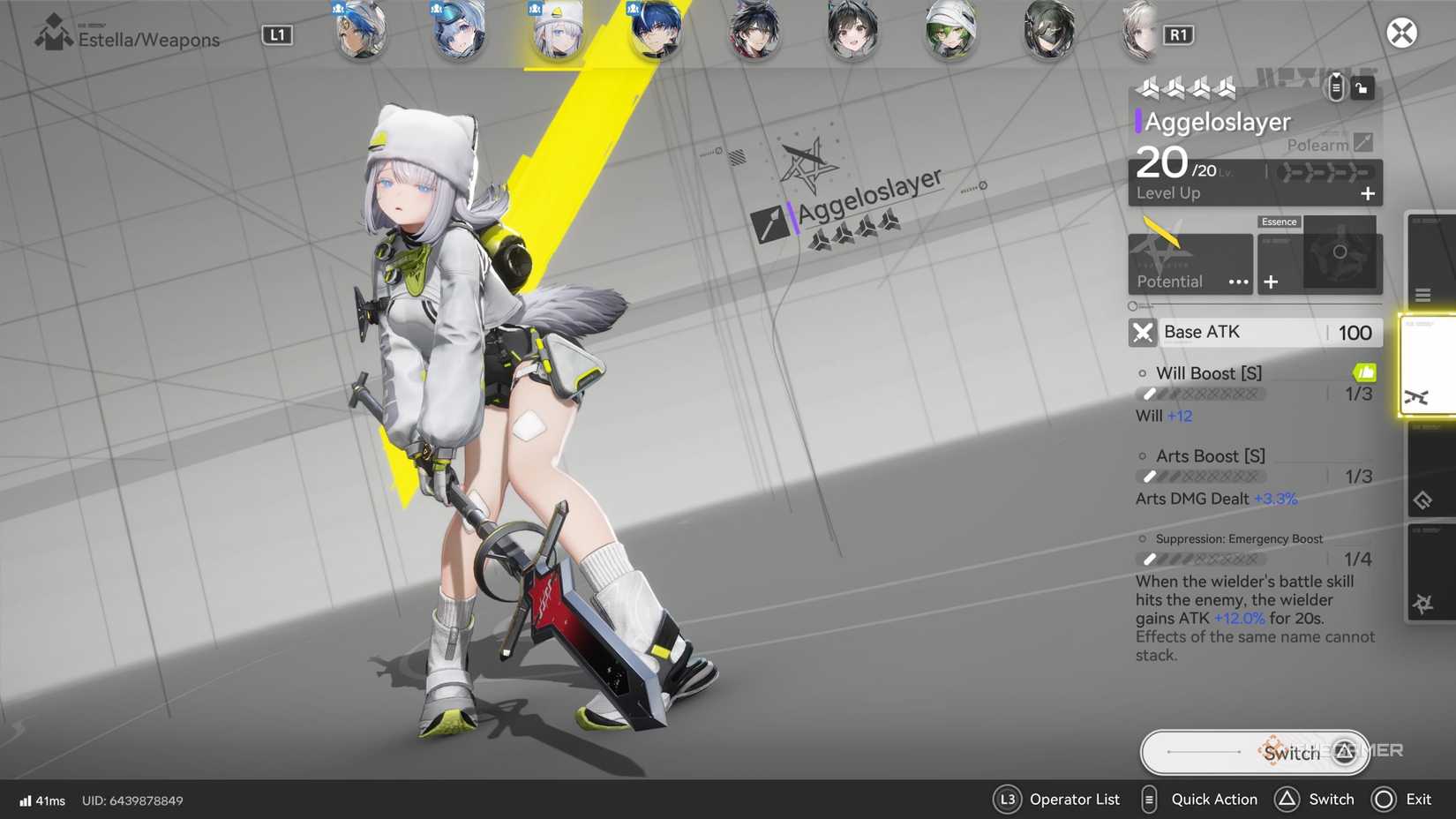Click the unlock padlock icon near the stars
Image resolution: width=1456 pixels, height=819 pixels.
click(1362, 87)
